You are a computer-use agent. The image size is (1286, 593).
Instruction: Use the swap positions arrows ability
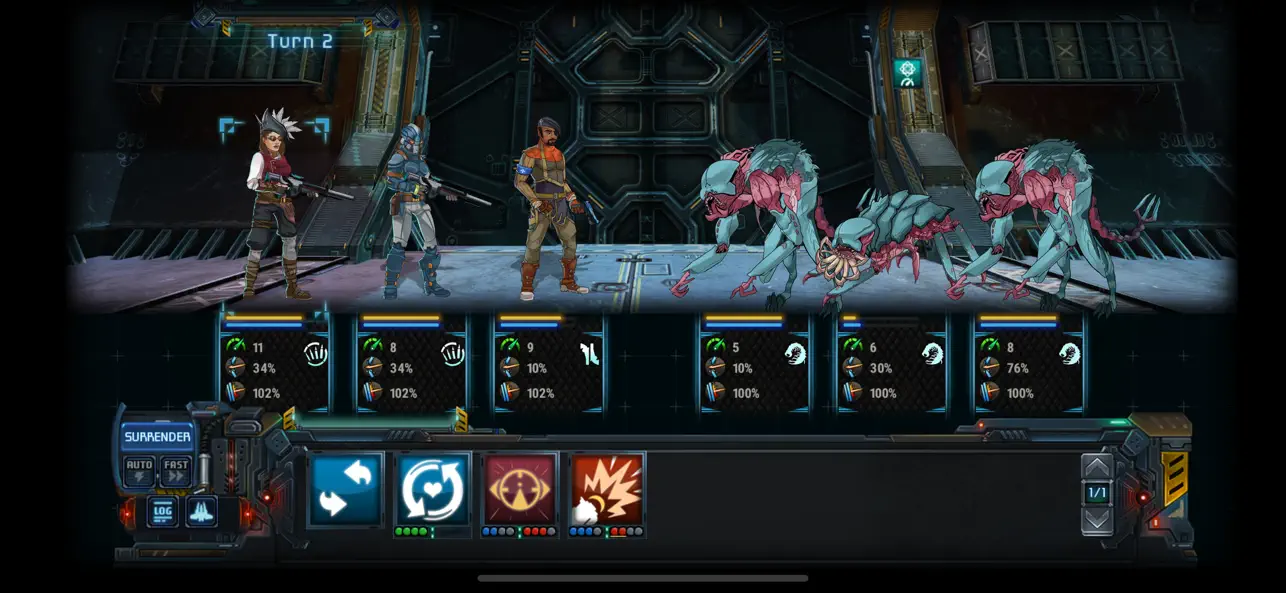[346, 489]
